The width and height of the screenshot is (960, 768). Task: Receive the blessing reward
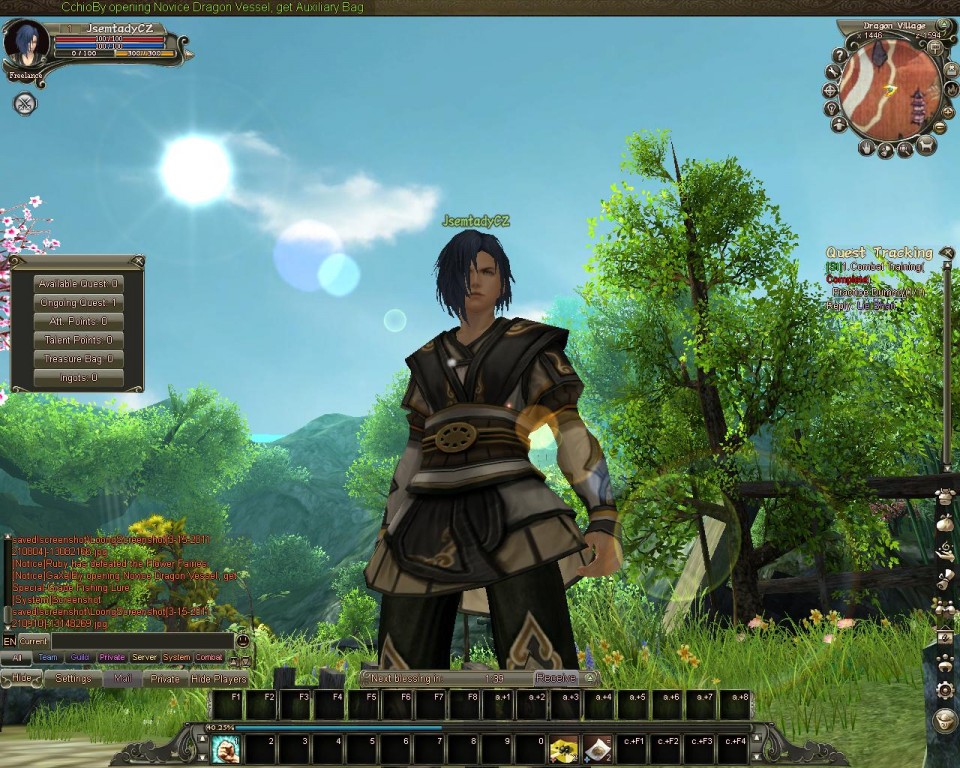click(x=555, y=678)
